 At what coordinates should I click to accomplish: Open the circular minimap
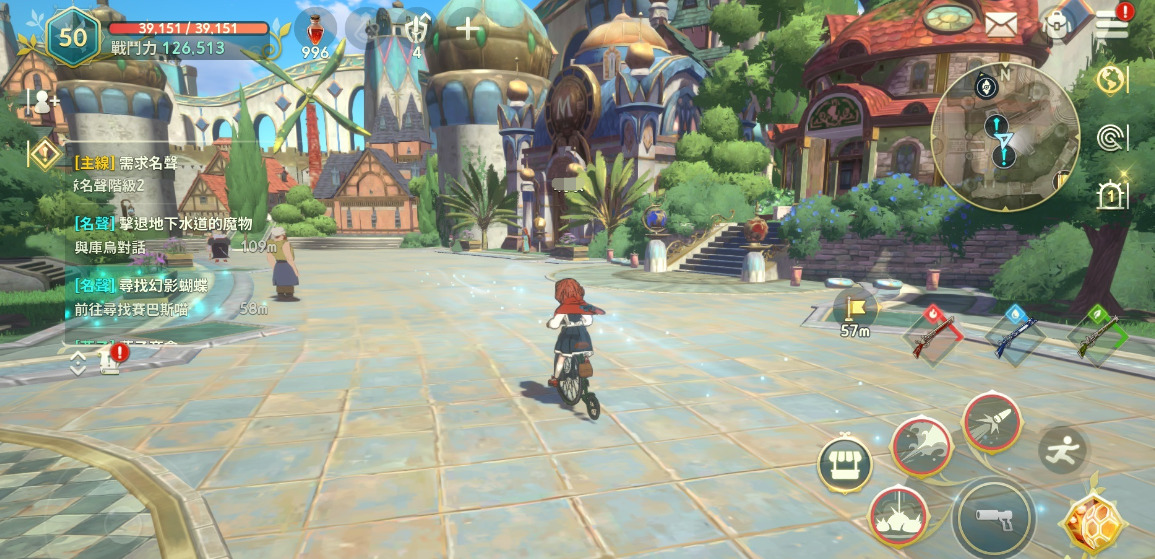(x=1004, y=137)
